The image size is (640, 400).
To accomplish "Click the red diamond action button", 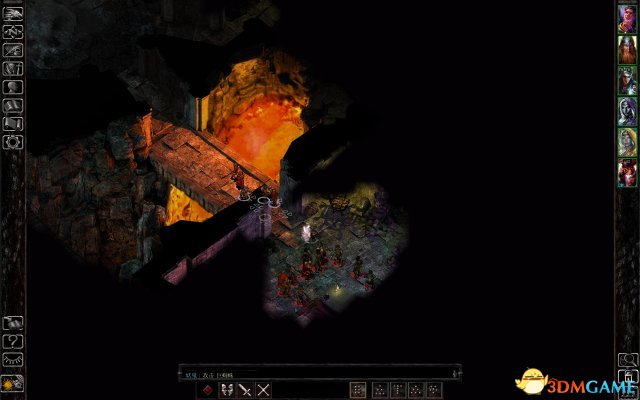I will (x=207, y=389).
